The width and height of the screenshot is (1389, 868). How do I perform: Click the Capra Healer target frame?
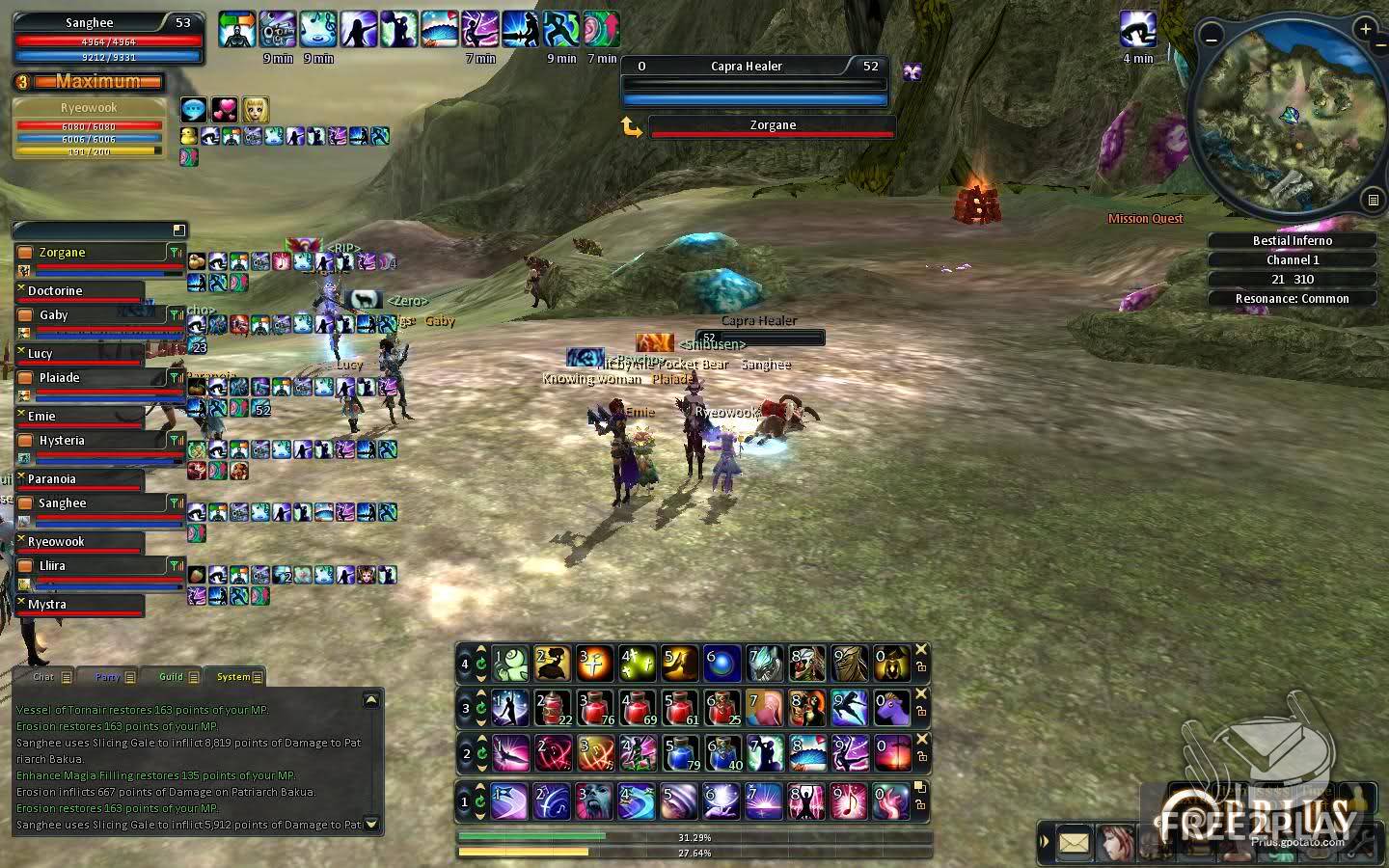tap(754, 67)
